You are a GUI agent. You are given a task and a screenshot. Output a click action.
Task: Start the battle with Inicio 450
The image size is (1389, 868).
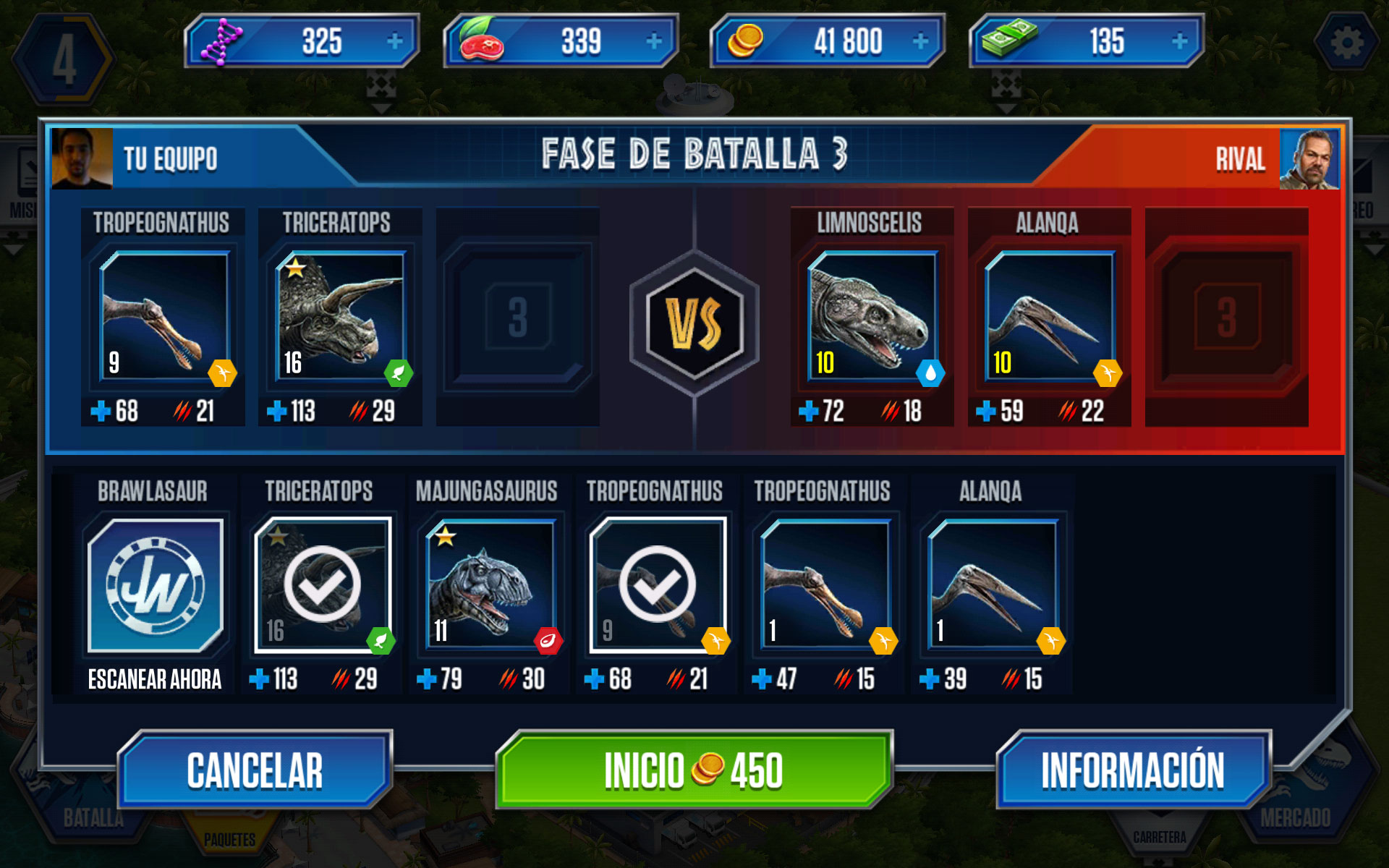694,770
